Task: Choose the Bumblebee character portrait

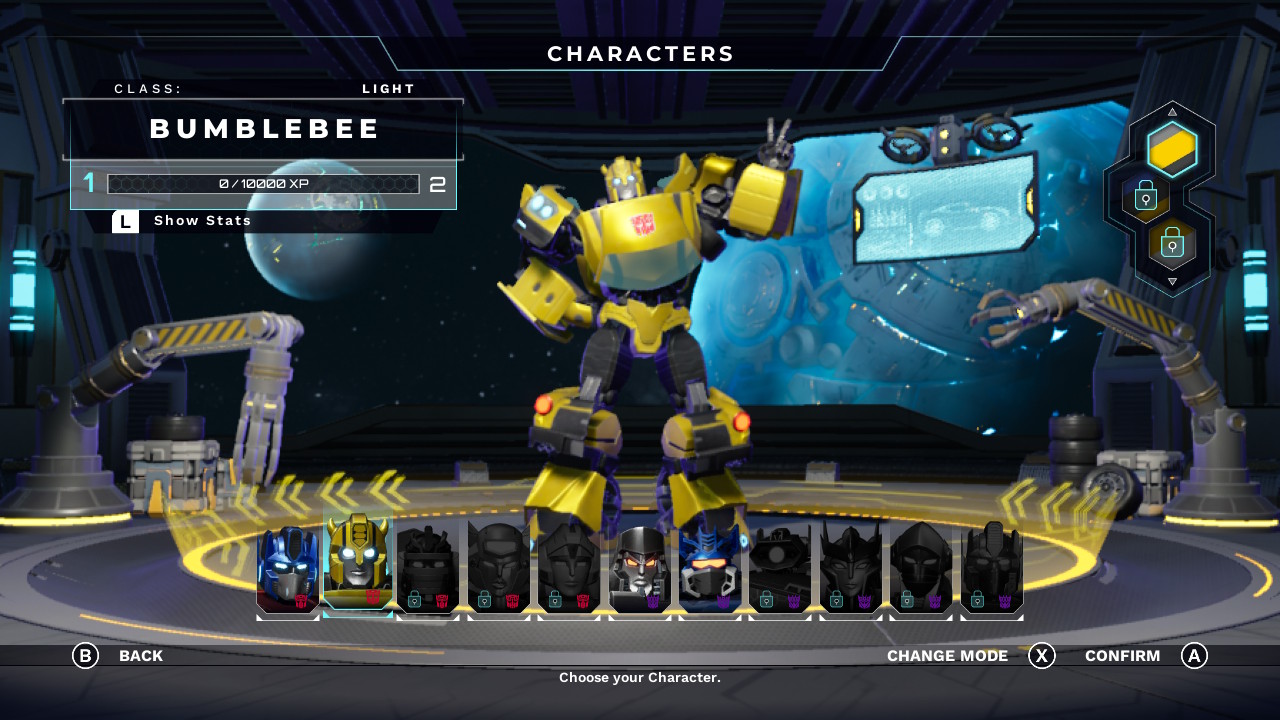Action: pos(358,565)
